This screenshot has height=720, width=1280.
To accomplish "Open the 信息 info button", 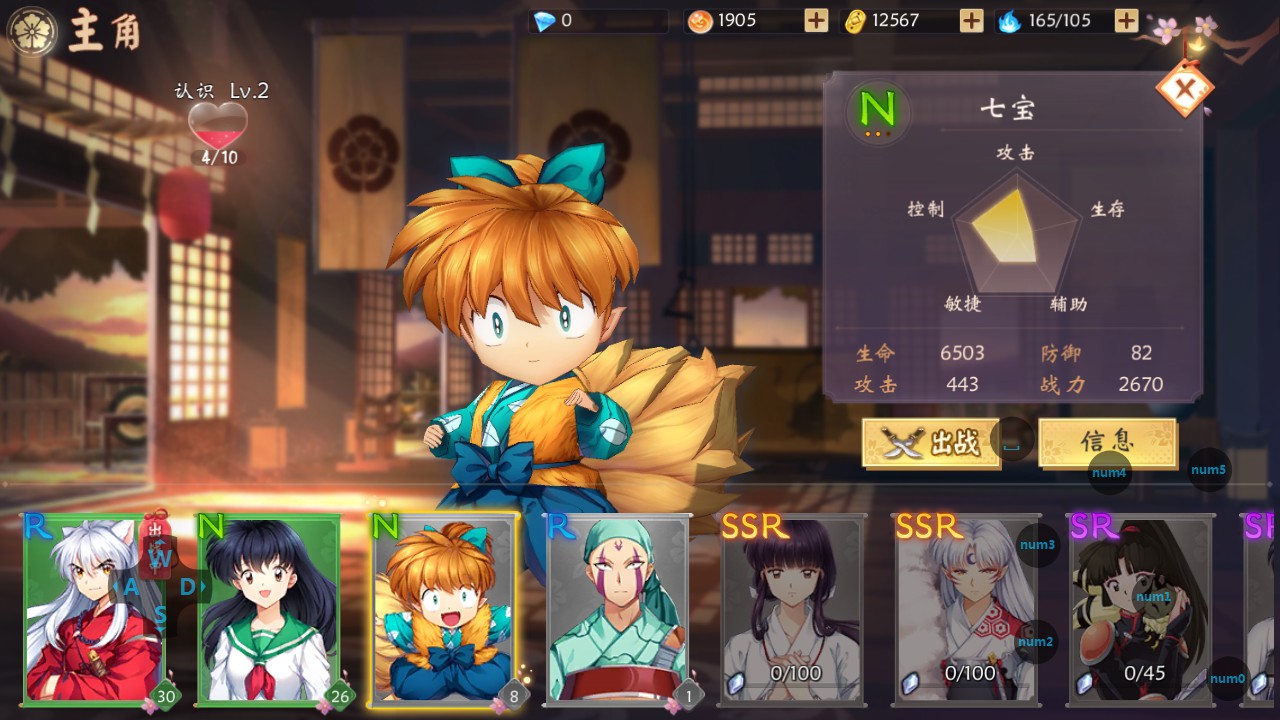I will [1106, 442].
